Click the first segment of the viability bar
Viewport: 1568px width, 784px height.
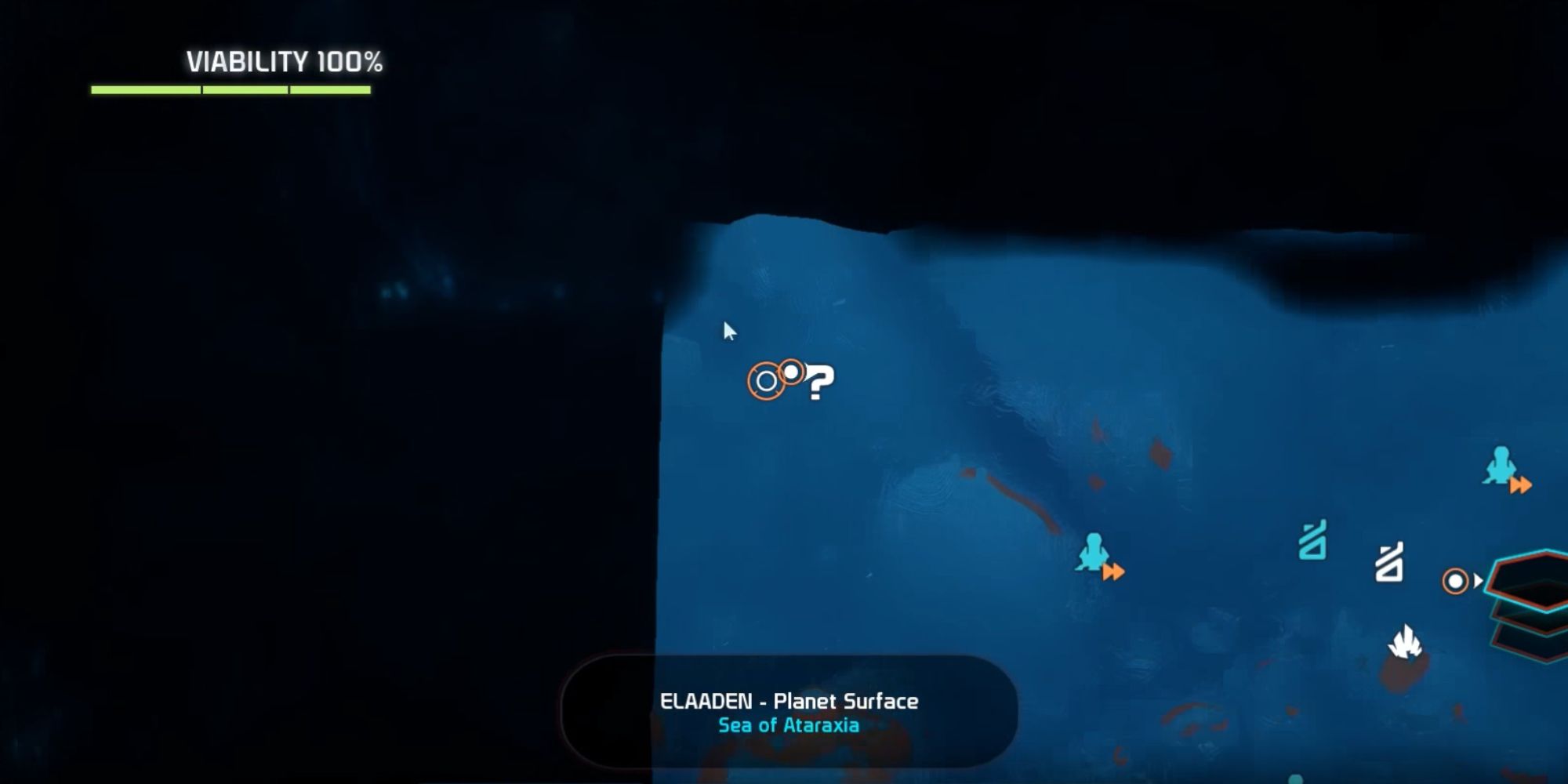click(145, 88)
